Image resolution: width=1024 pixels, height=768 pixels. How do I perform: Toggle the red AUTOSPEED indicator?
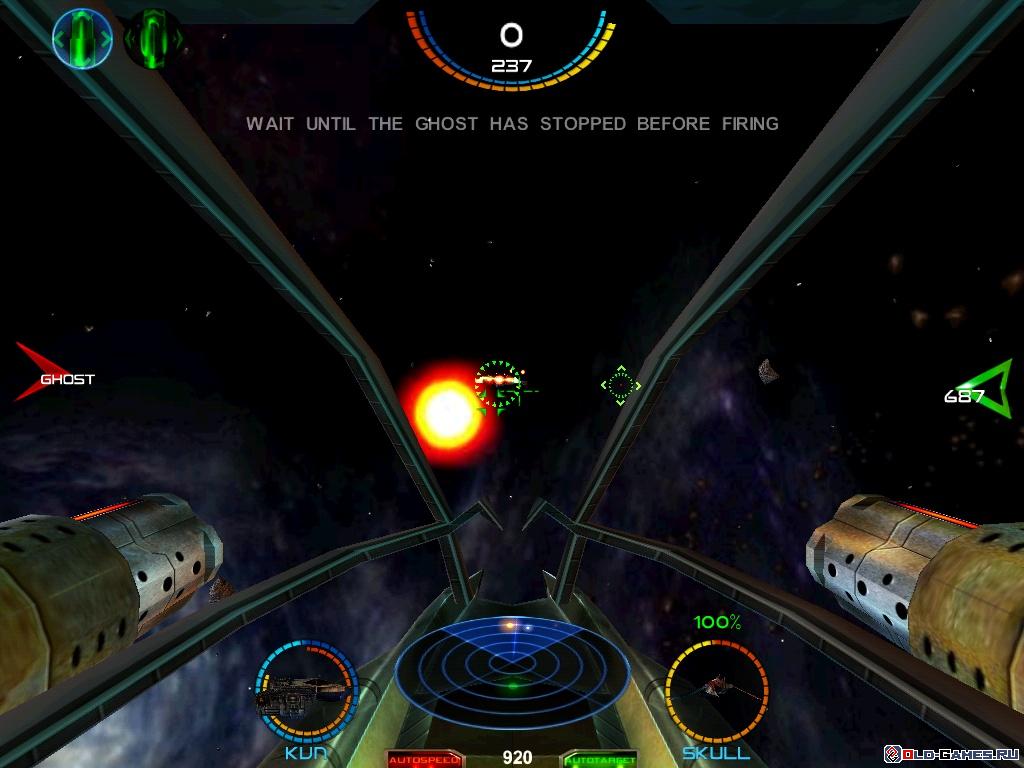click(x=425, y=759)
